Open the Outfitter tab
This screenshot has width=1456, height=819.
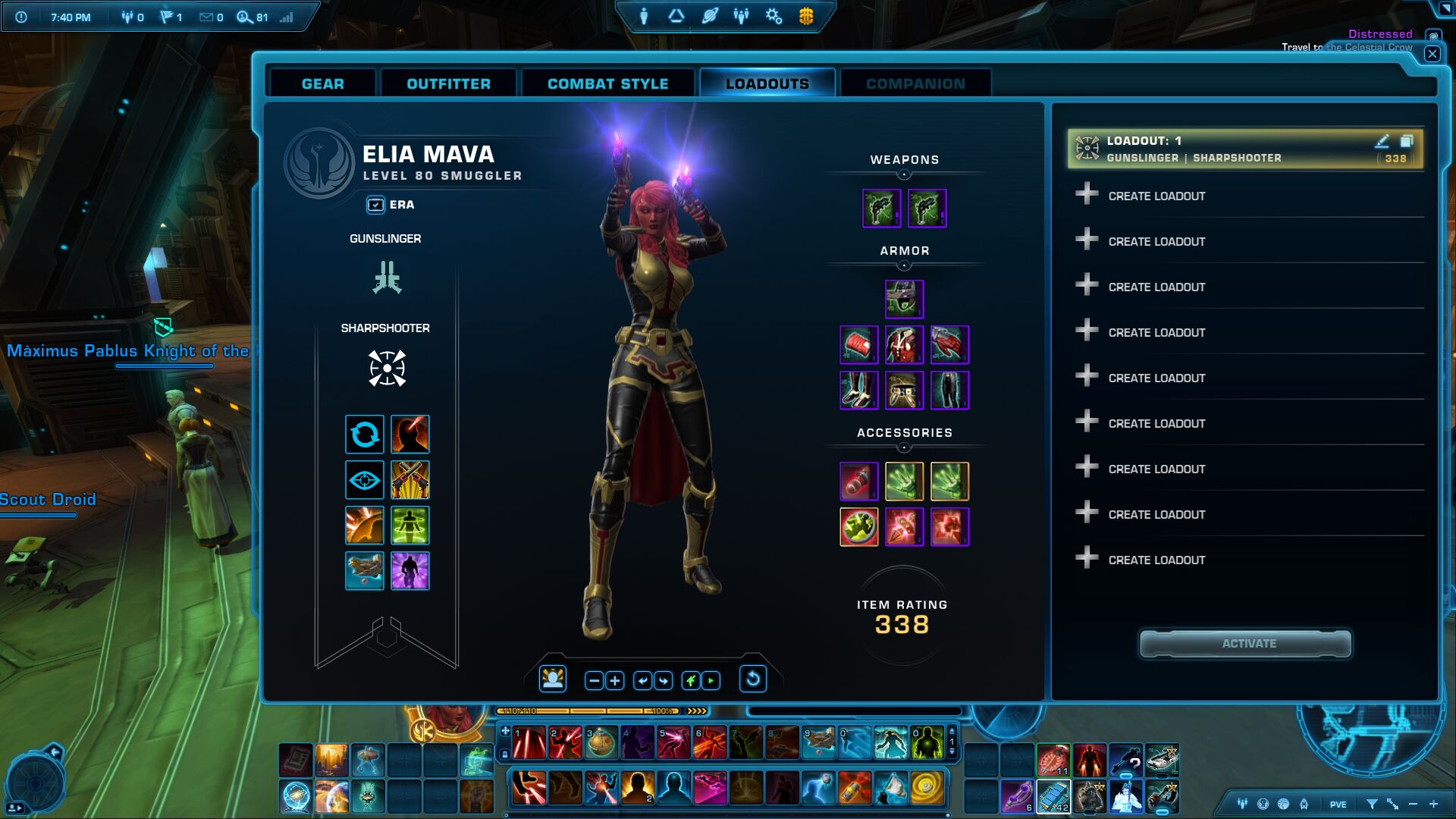click(x=448, y=83)
